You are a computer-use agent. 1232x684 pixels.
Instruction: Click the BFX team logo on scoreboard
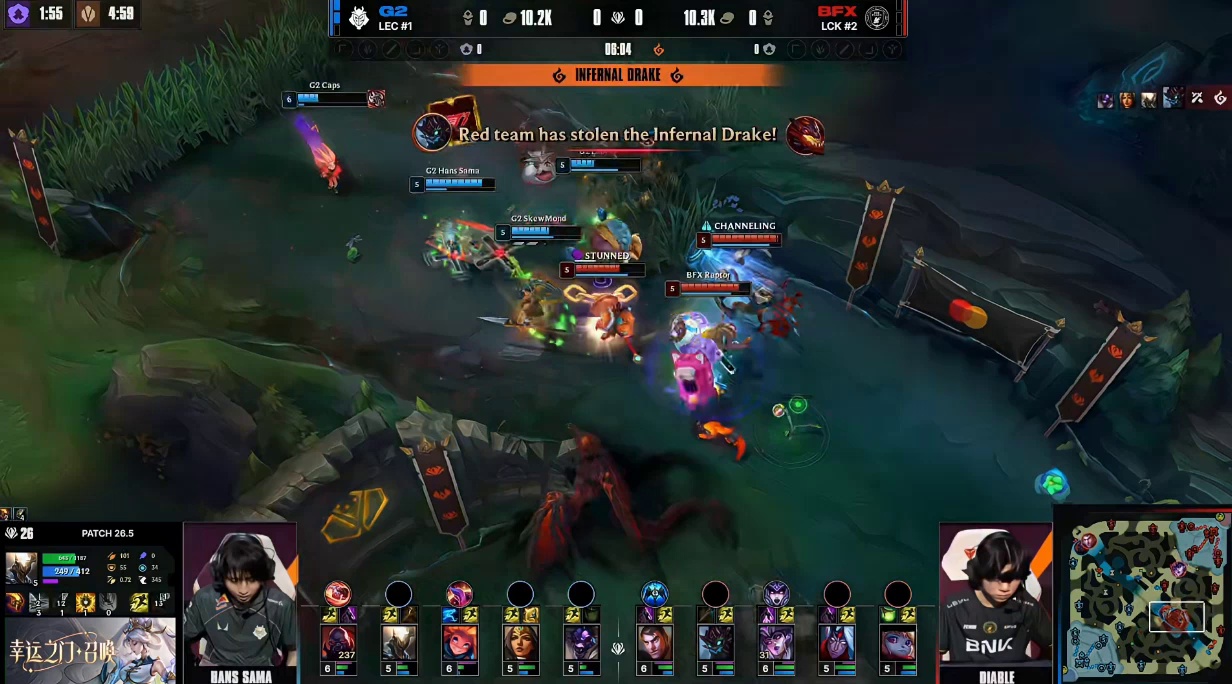(x=876, y=18)
